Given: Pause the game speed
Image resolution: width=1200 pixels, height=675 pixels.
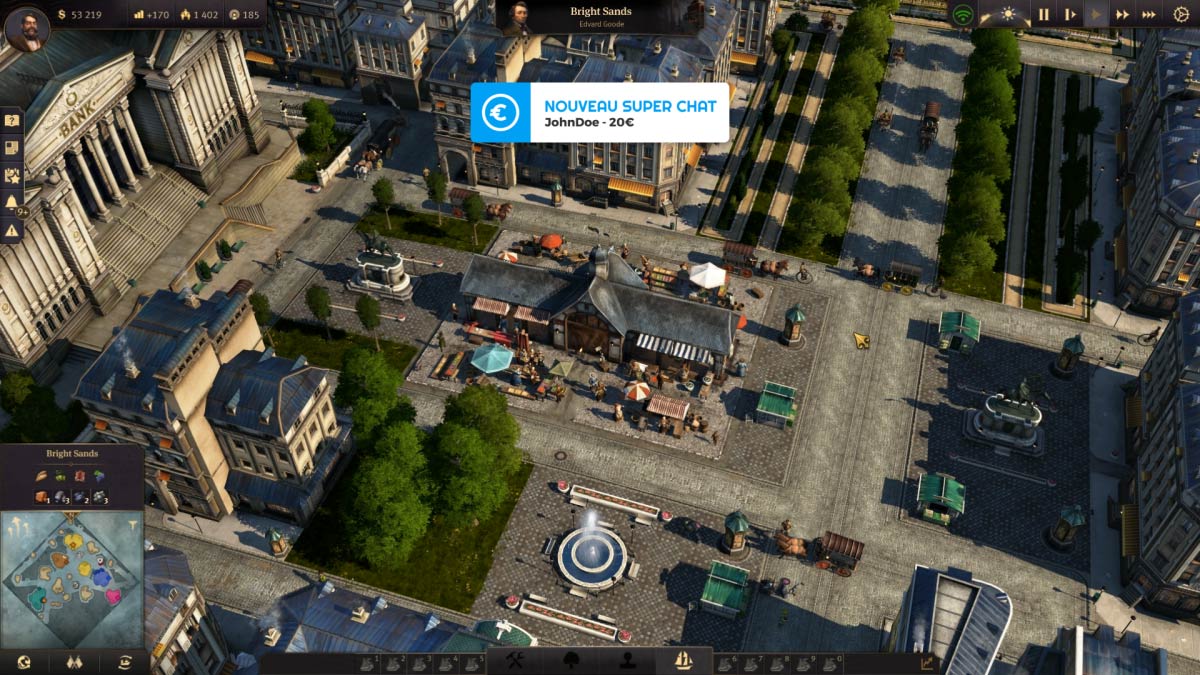Looking at the screenshot, I should click(x=1043, y=14).
